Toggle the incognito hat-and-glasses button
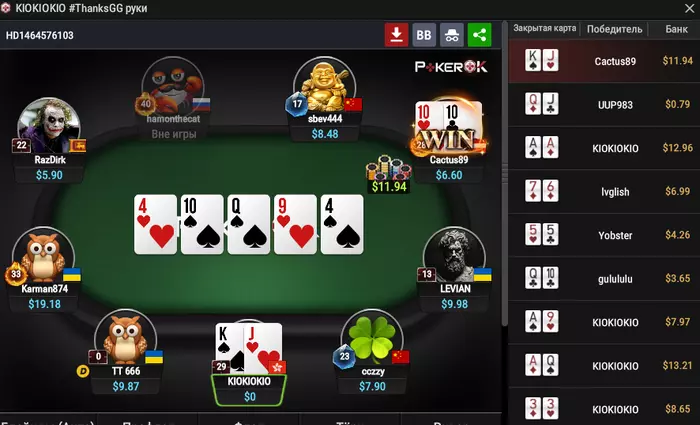 pyautogui.click(x=452, y=35)
